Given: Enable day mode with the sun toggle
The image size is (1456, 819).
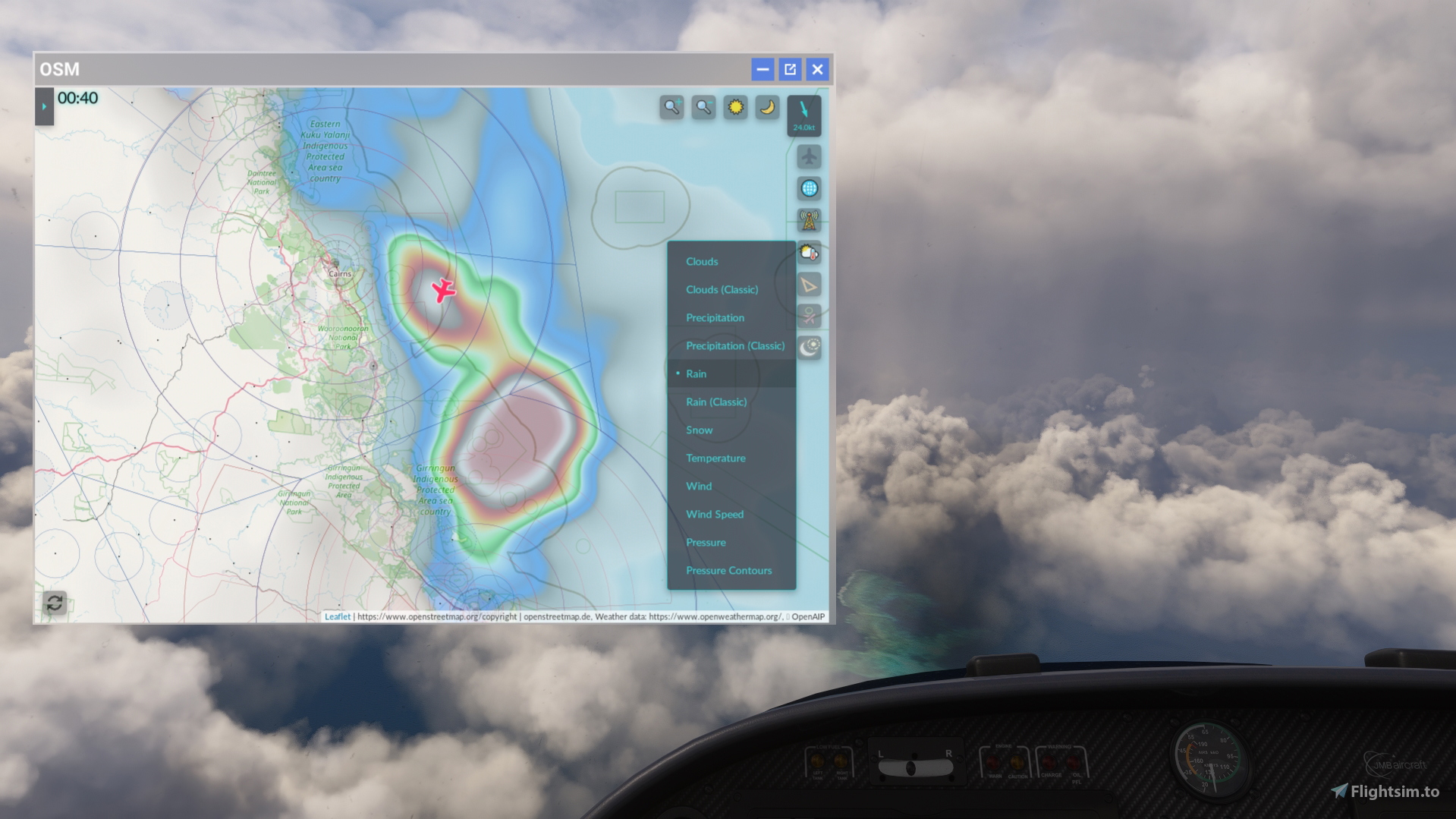Looking at the screenshot, I should tap(734, 107).
